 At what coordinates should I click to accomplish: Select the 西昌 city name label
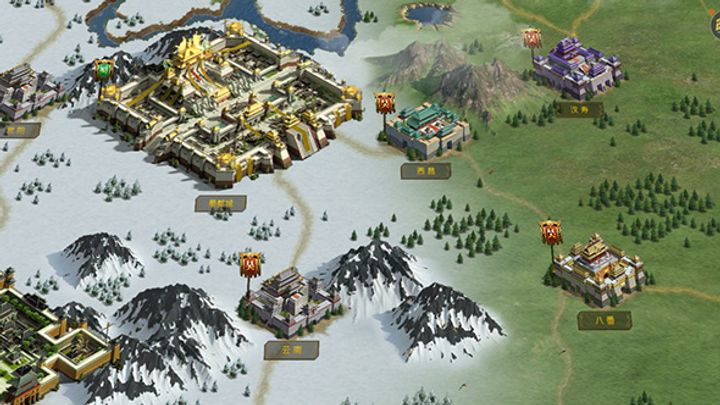point(426,171)
